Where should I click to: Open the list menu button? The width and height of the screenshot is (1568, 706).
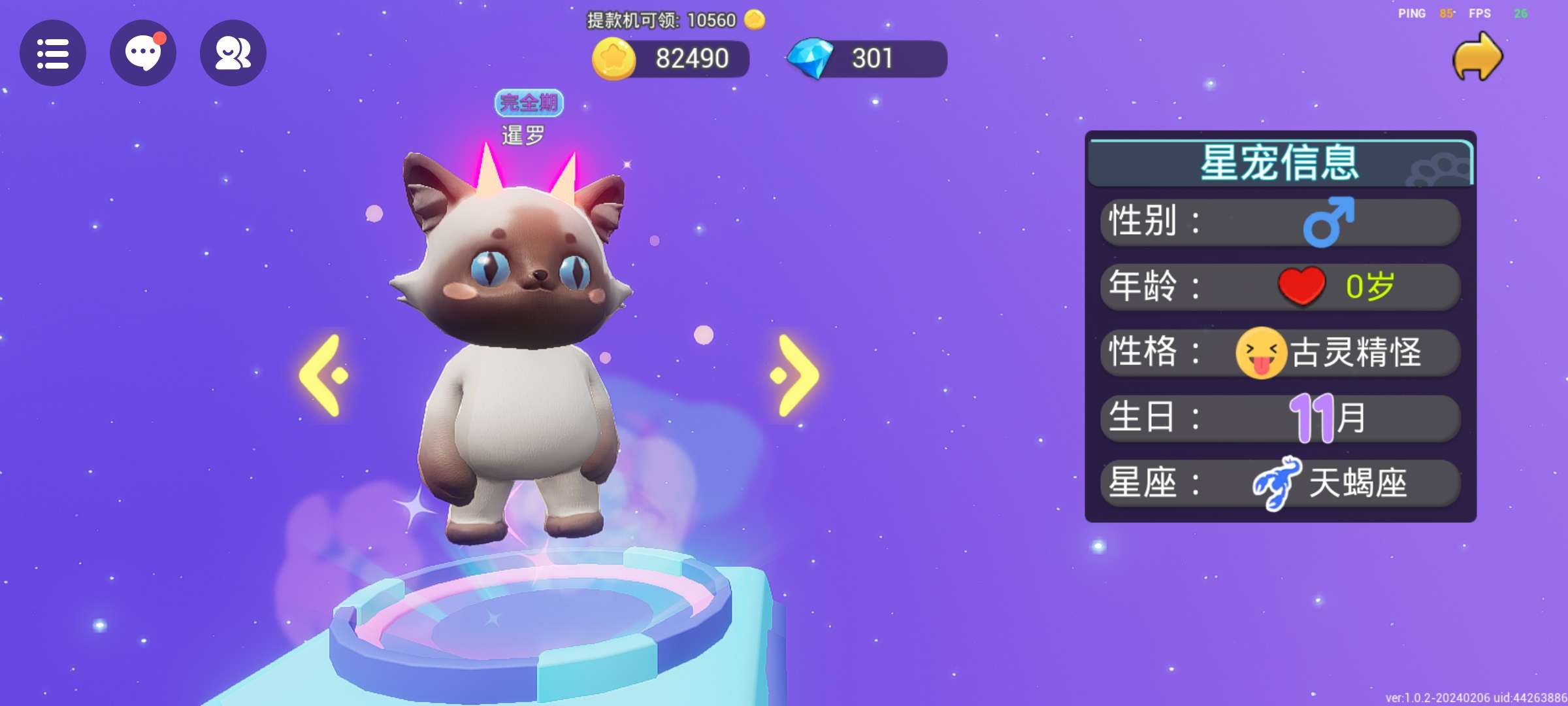click(53, 54)
